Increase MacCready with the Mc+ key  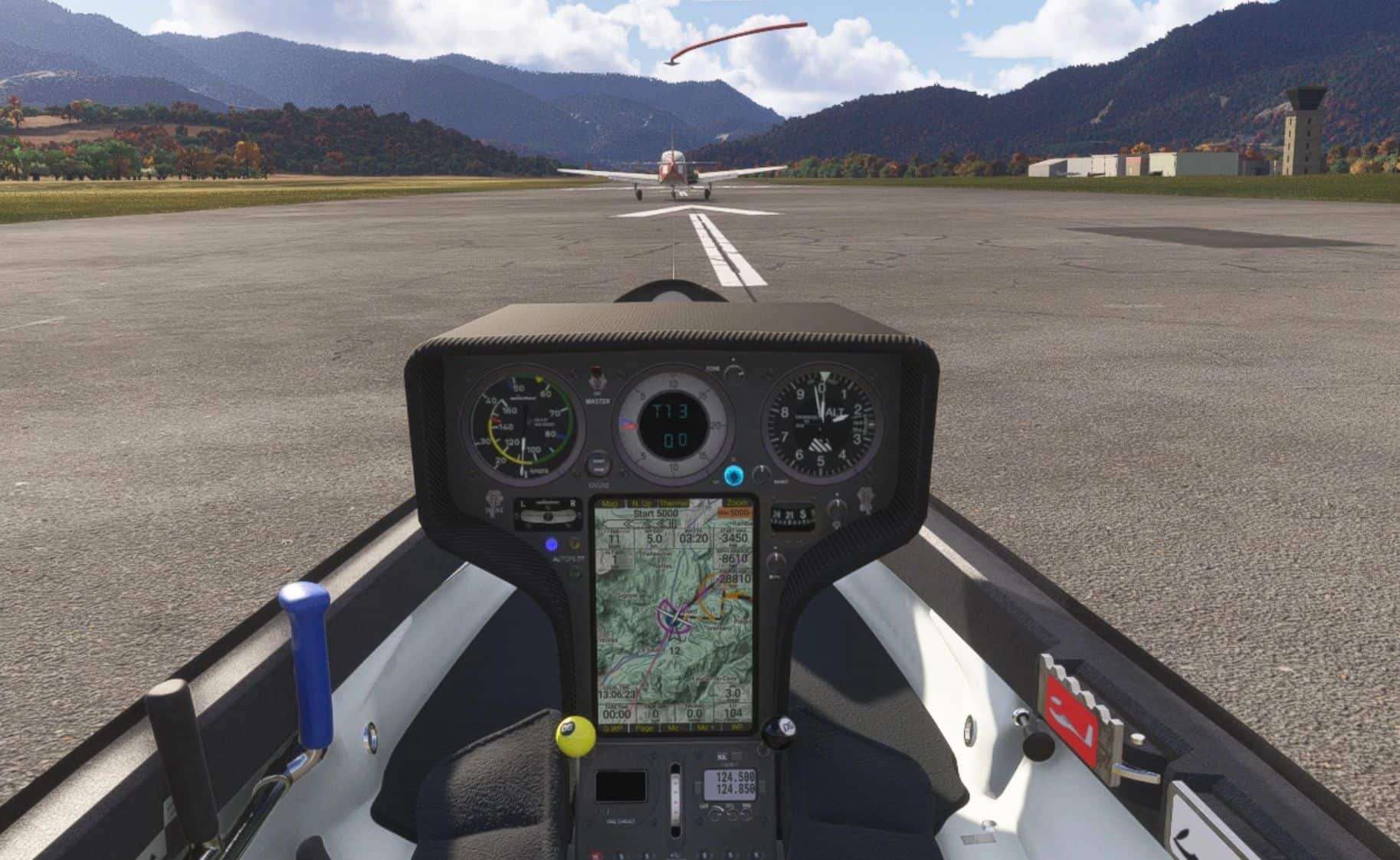706,727
